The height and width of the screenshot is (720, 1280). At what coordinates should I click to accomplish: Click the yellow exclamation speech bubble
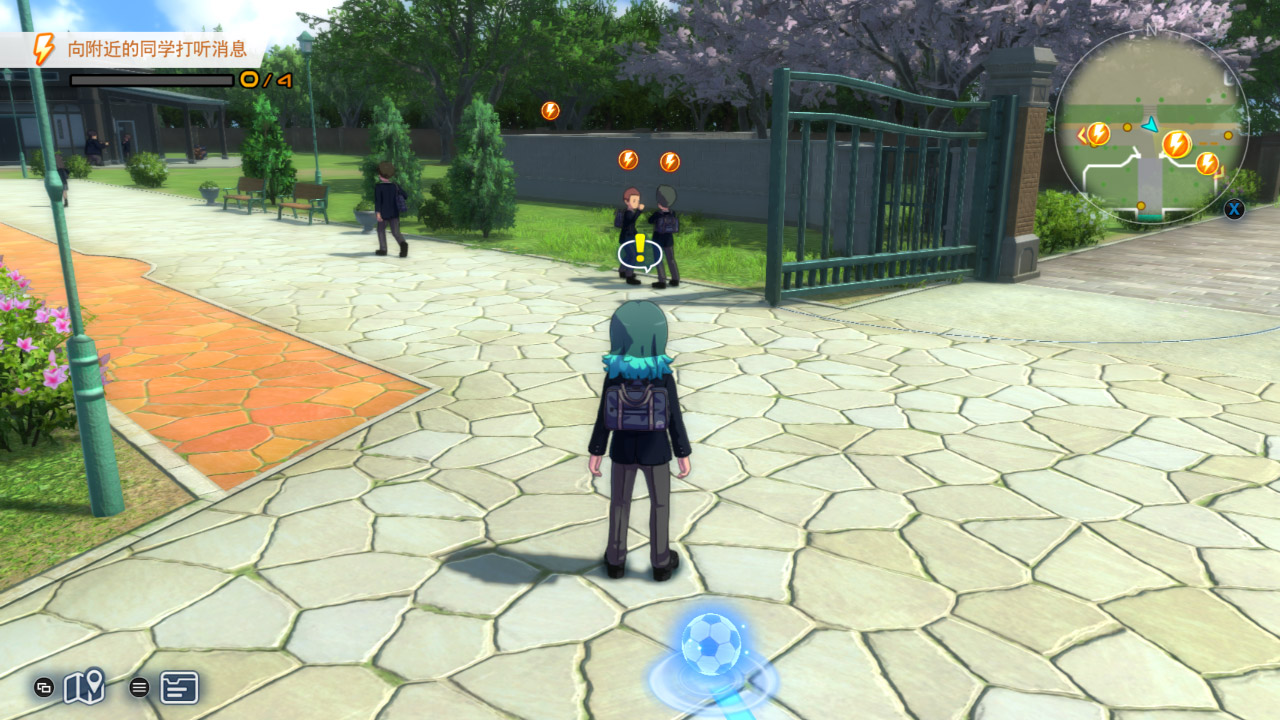(640, 253)
